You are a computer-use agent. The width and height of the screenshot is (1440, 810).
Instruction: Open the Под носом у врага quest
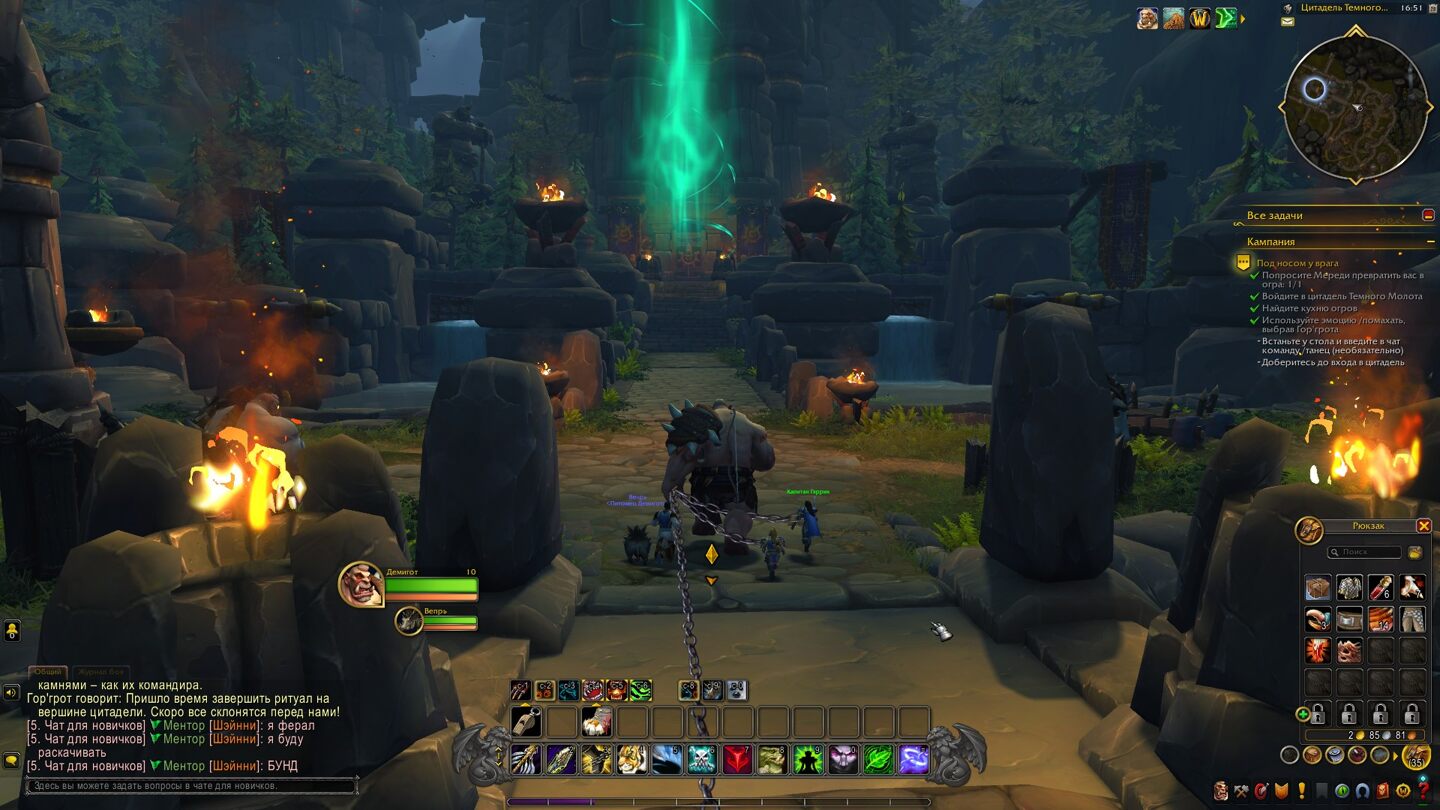pos(1297,263)
